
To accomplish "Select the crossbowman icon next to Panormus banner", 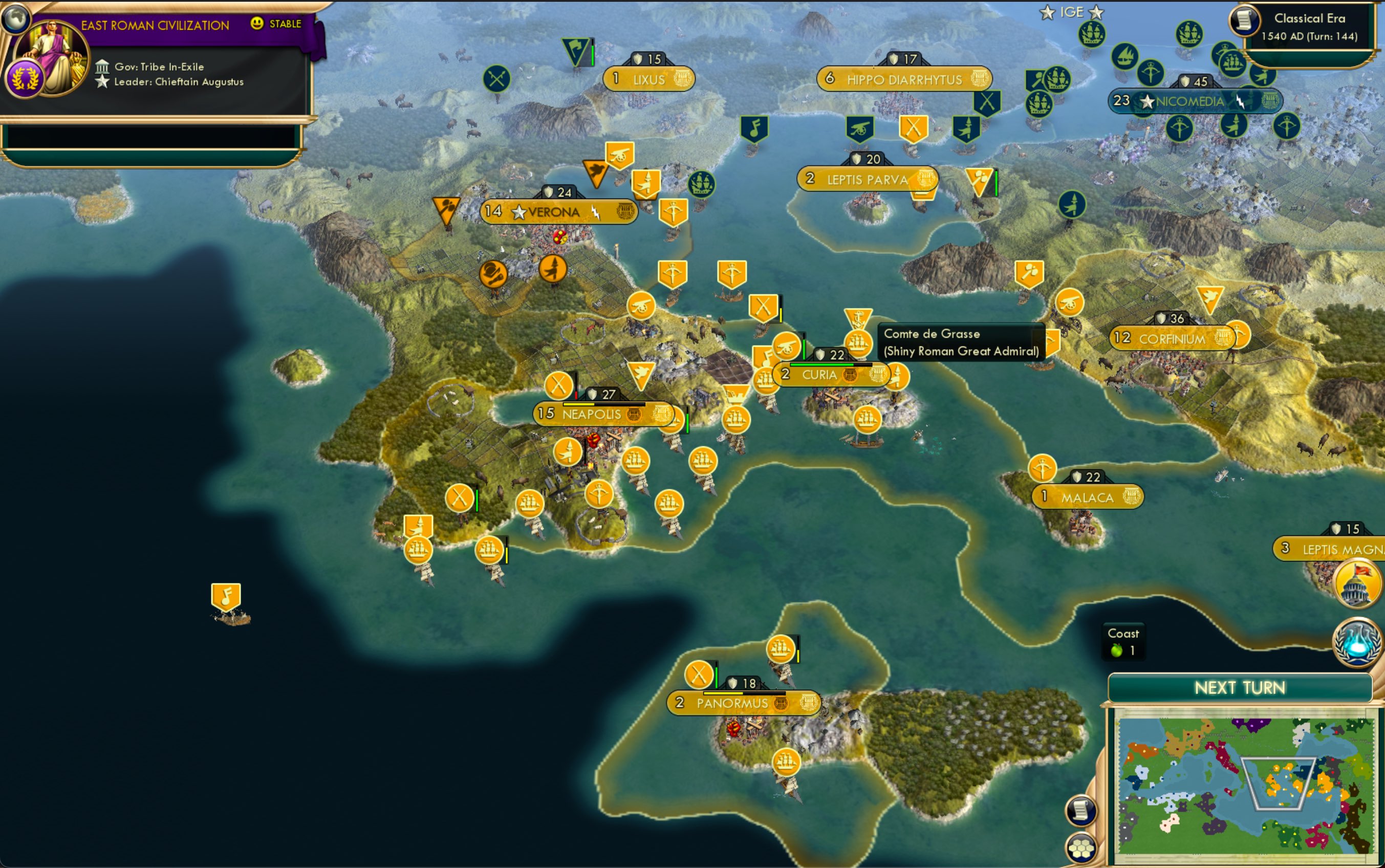I will 699,675.
